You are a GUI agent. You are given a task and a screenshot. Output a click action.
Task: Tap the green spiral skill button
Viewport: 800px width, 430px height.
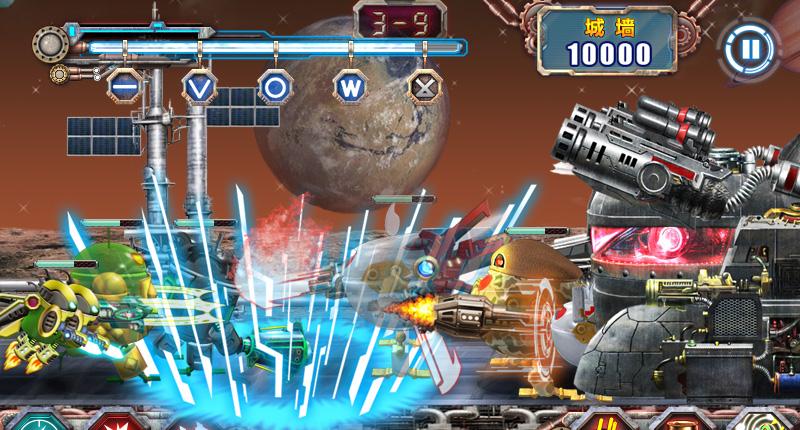(768, 420)
